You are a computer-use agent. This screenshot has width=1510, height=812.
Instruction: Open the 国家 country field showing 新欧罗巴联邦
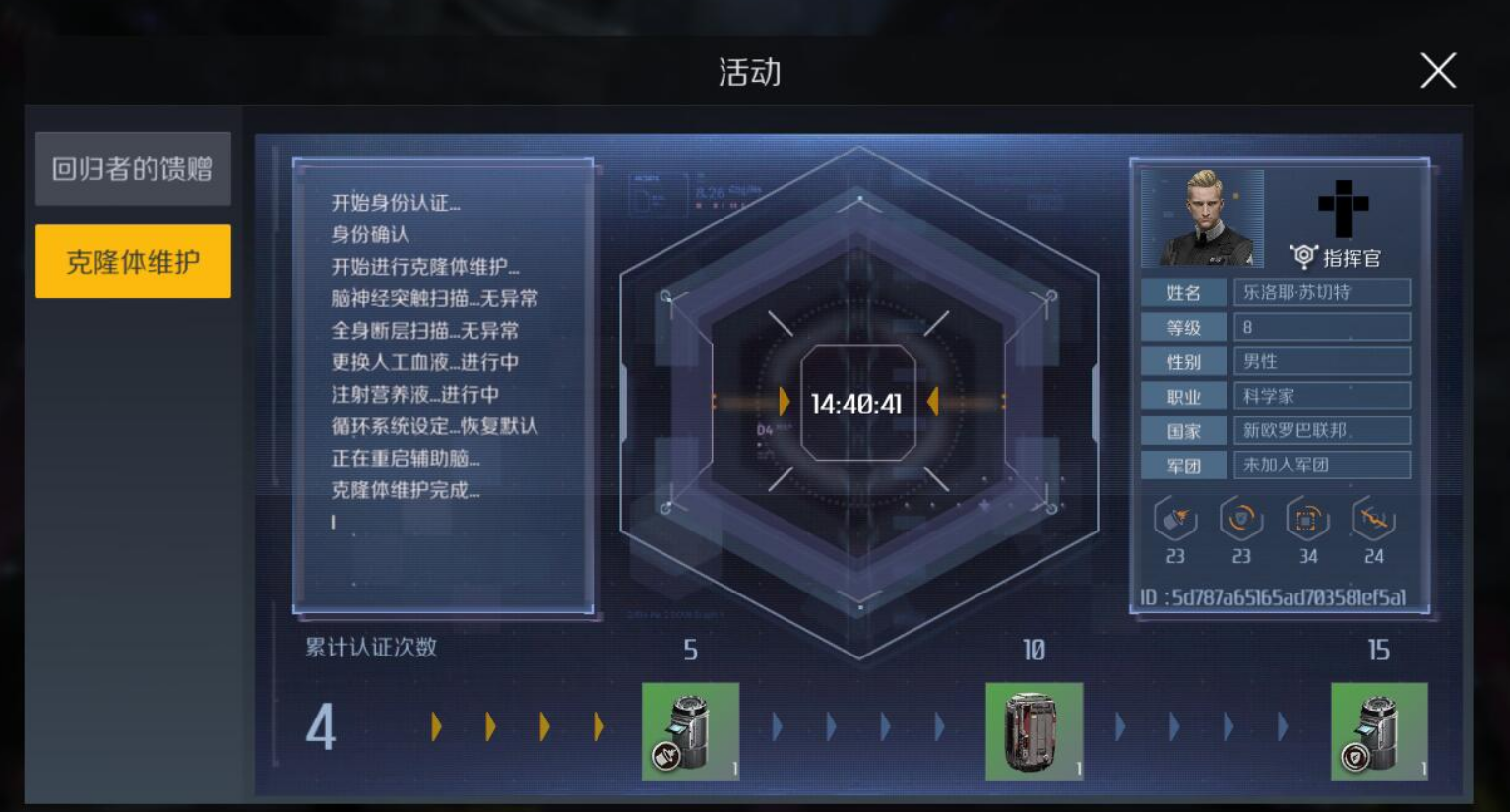tap(1322, 429)
